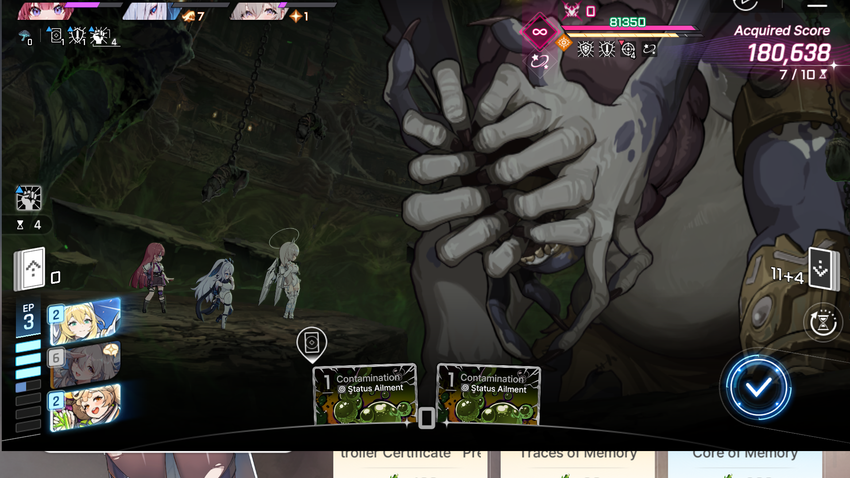The width and height of the screenshot is (850, 478).
Task: Open the draw pile deck icon
Action: (x=31, y=268)
